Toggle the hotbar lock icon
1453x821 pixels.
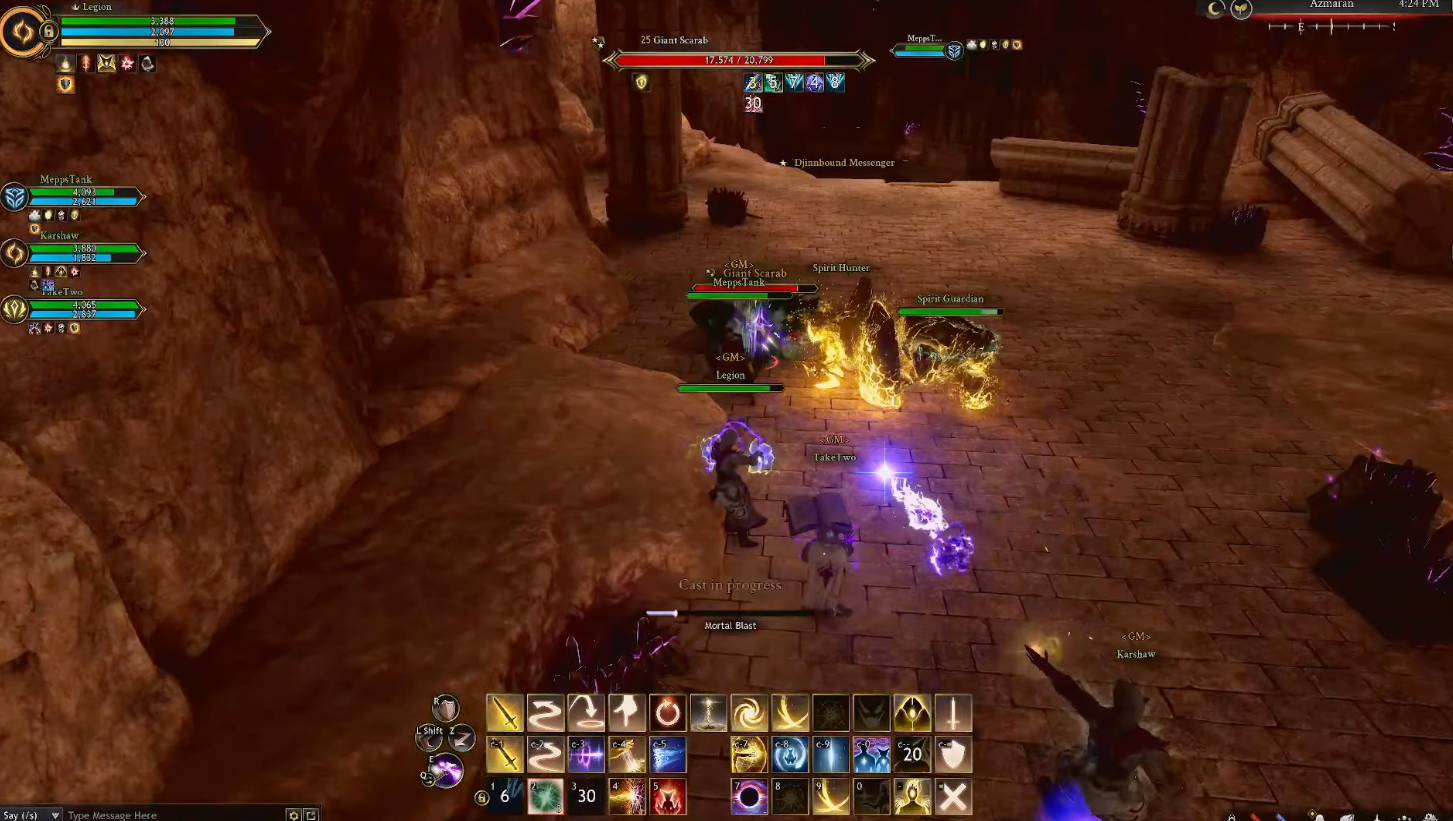[x=482, y=797]
